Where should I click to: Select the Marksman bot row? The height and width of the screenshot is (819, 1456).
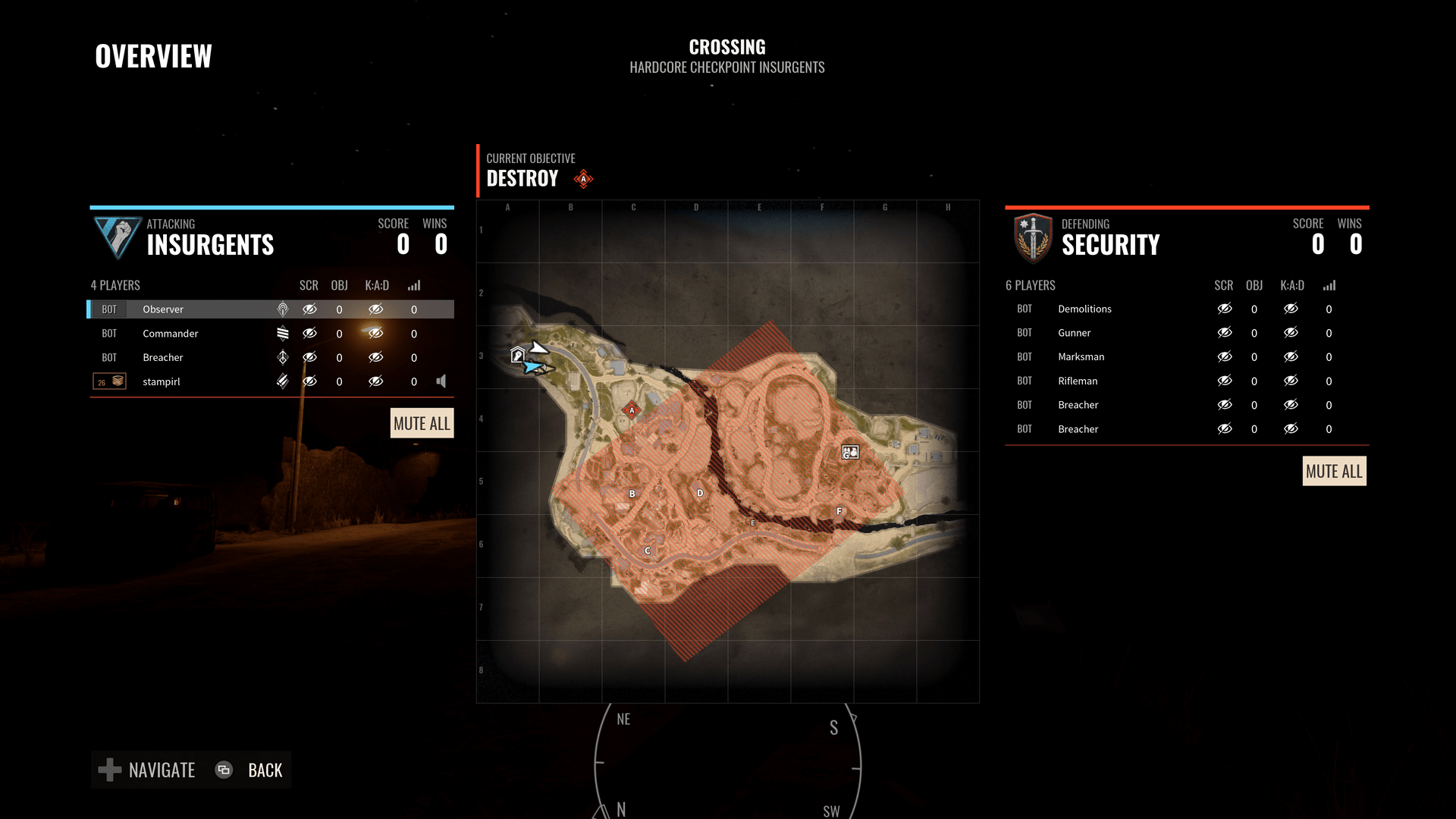[x=1081, y=356]
